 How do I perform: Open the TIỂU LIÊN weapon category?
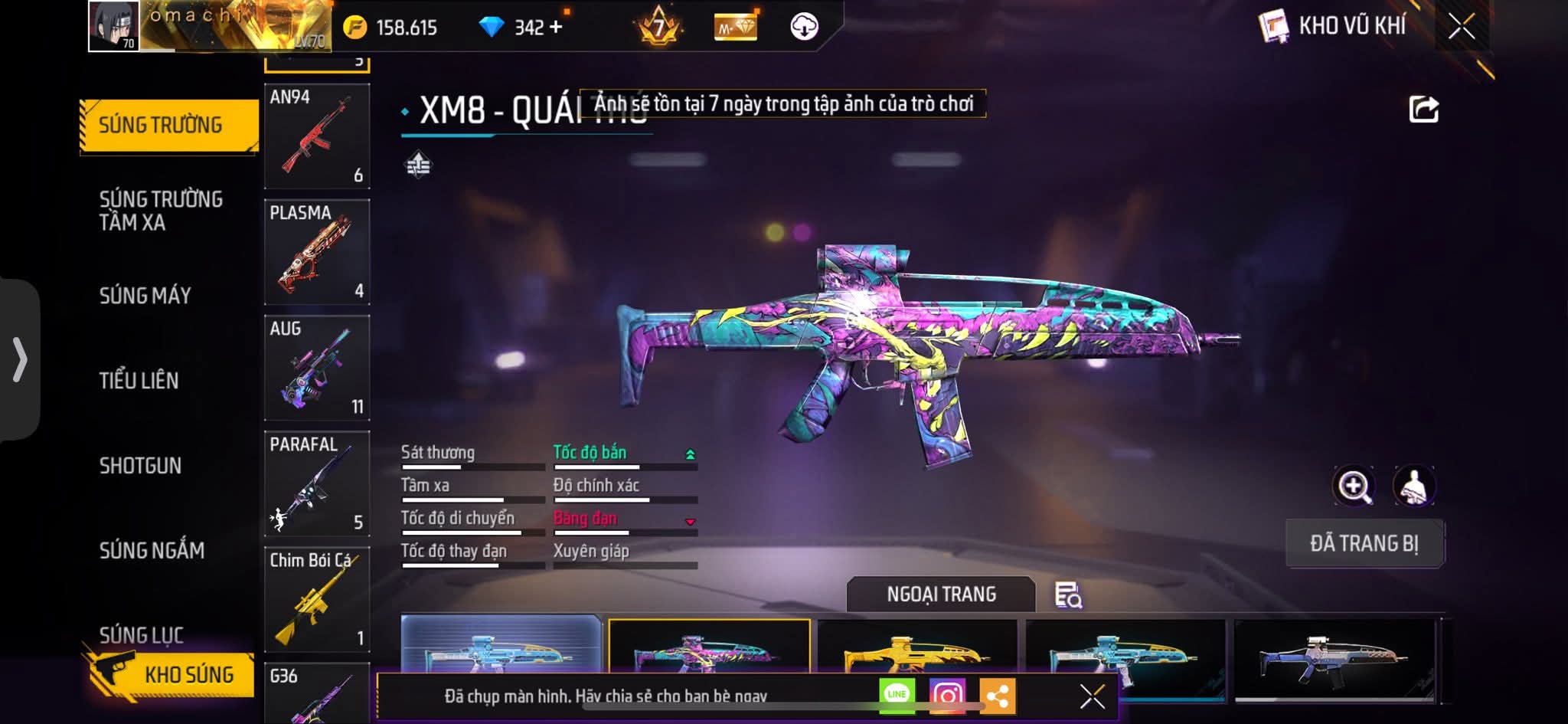[x=139, y=381]
